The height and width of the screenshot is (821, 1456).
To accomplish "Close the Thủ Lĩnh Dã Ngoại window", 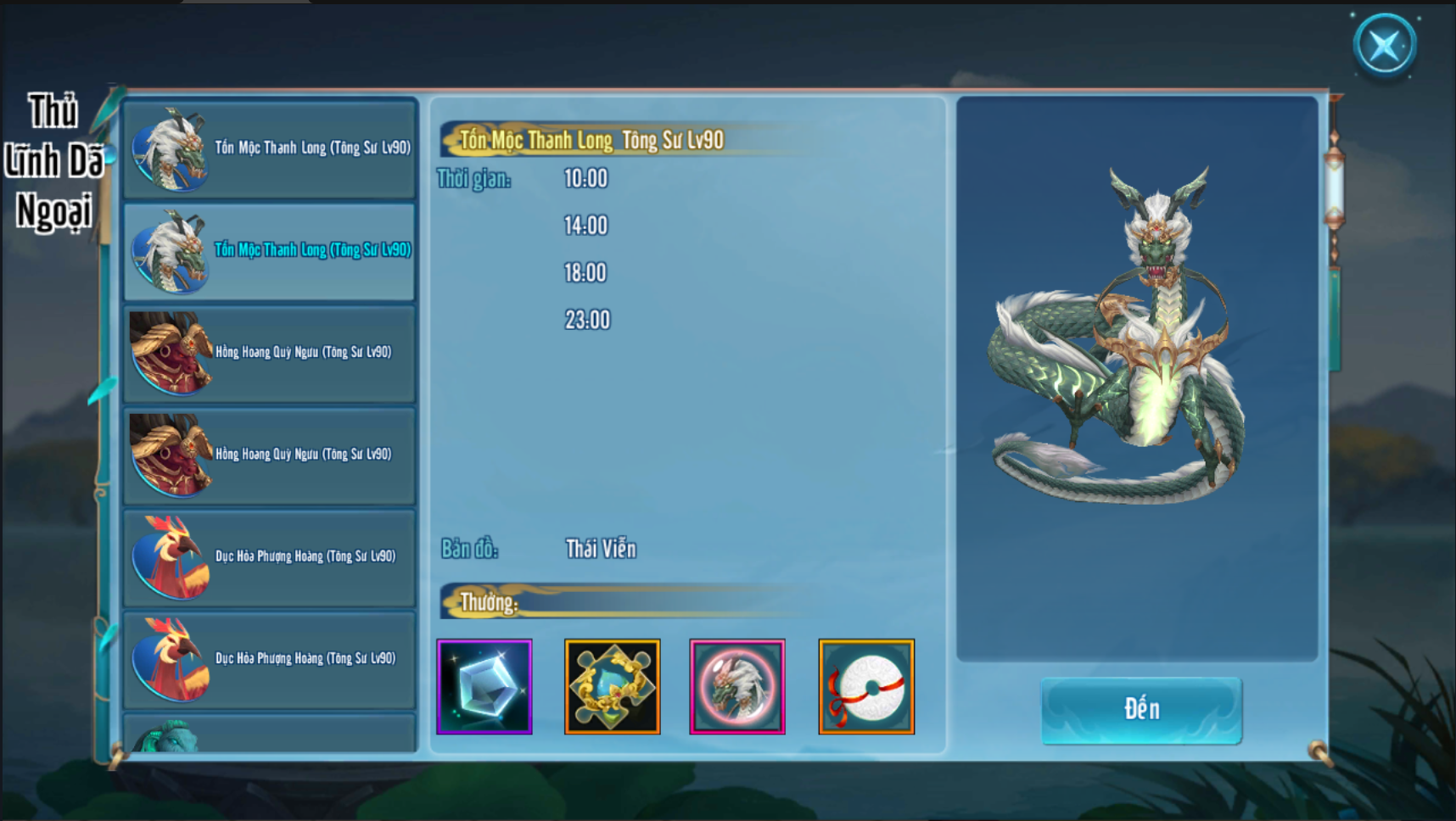I will 1385,45.
